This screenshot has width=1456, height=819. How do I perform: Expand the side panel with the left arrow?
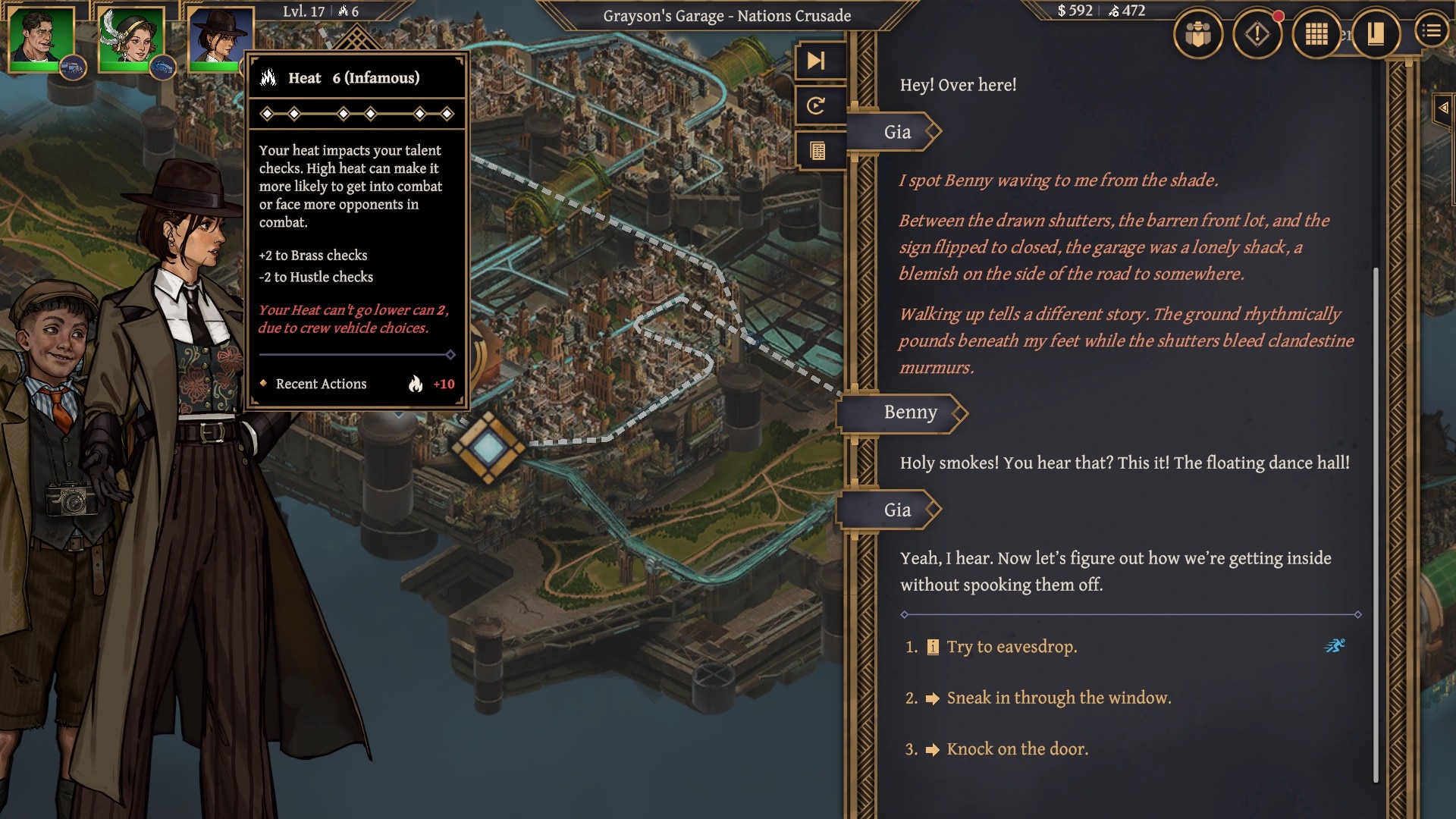click(1443, 108)
